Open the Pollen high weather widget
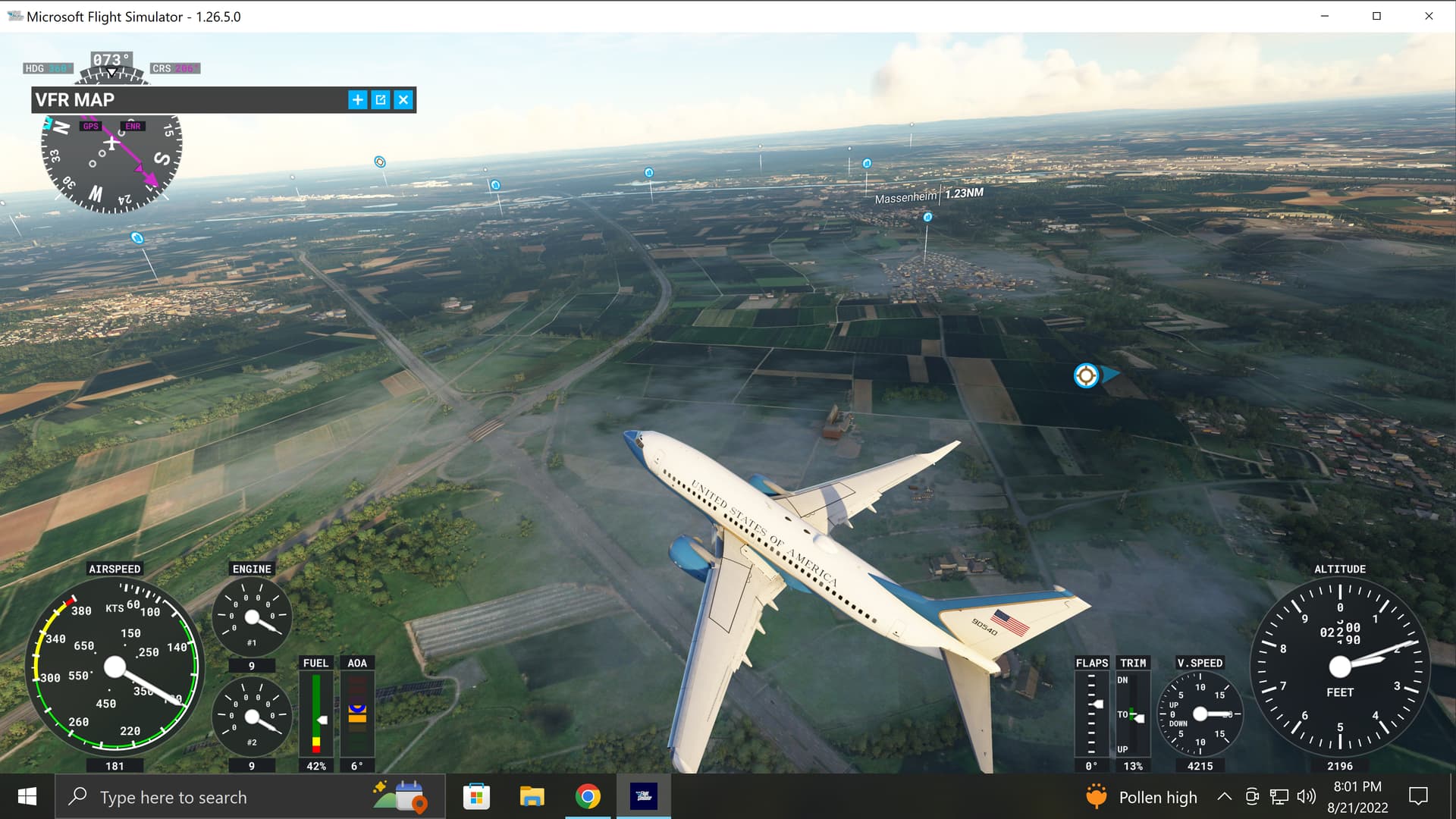The height and width of the screenshot is (819, 1456). (x=1141, y=797)
